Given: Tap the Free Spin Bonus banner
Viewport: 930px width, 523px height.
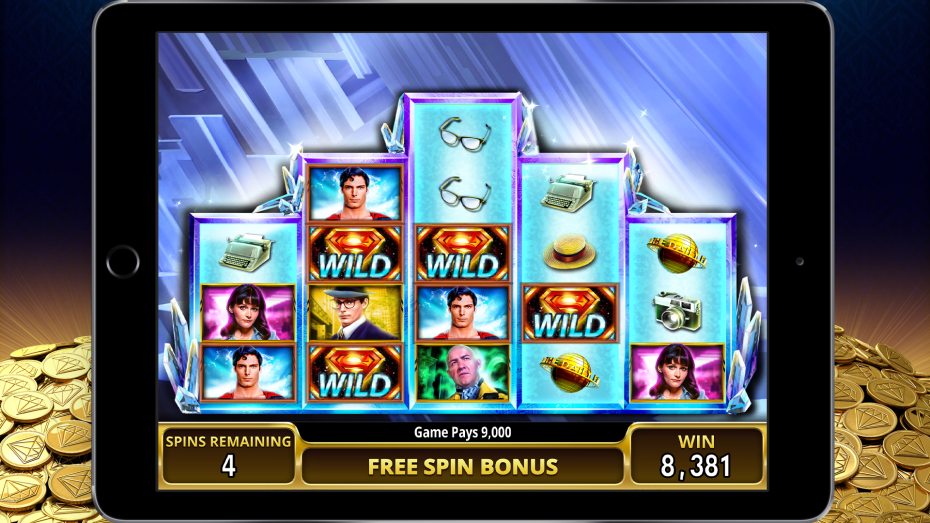Looking at the screenshot, I should (x=463, y=466).
